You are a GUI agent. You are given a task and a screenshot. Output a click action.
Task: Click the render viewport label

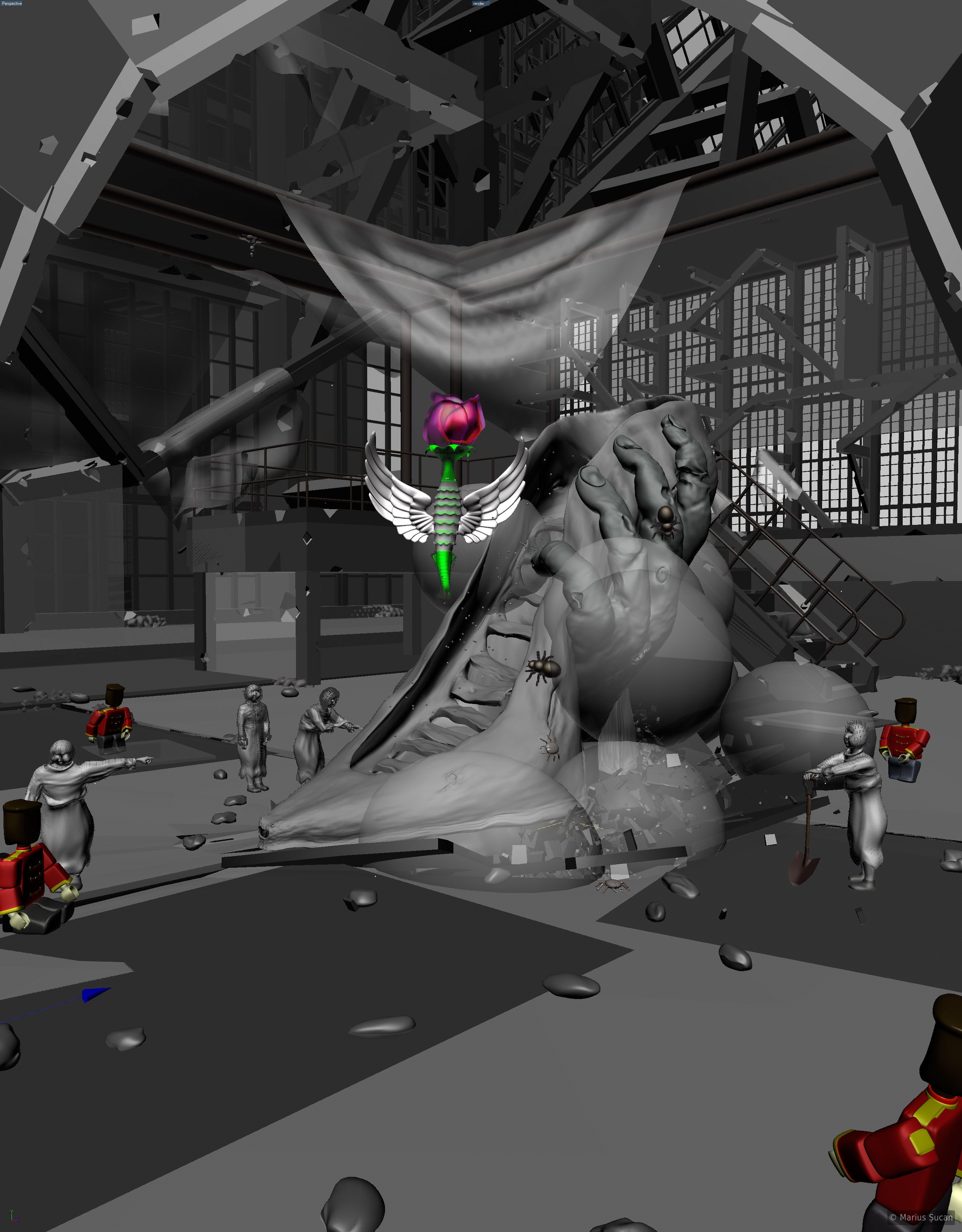pyautogui.click(x=479, y=3)
